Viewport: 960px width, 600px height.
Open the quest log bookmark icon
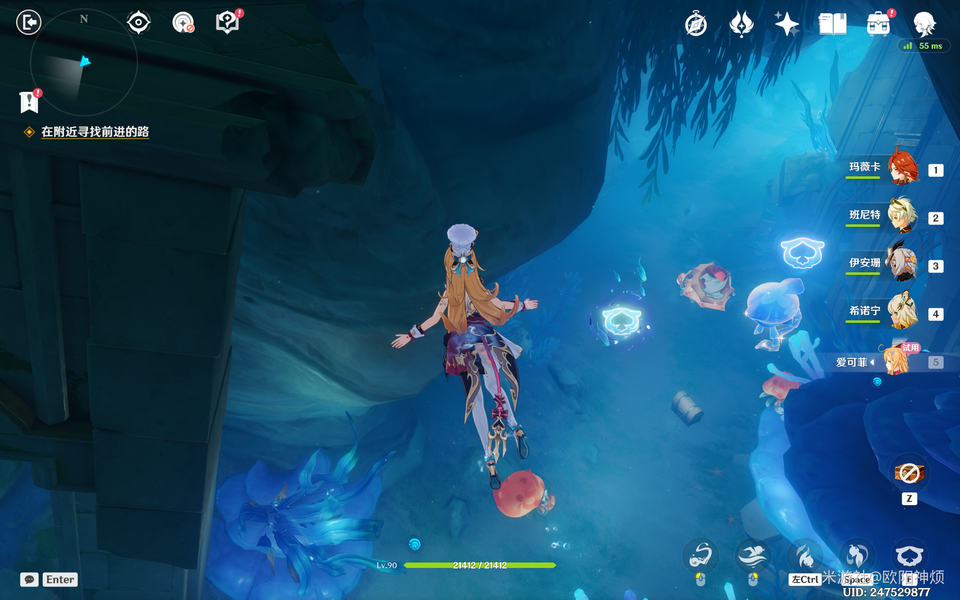click(29, 101)
